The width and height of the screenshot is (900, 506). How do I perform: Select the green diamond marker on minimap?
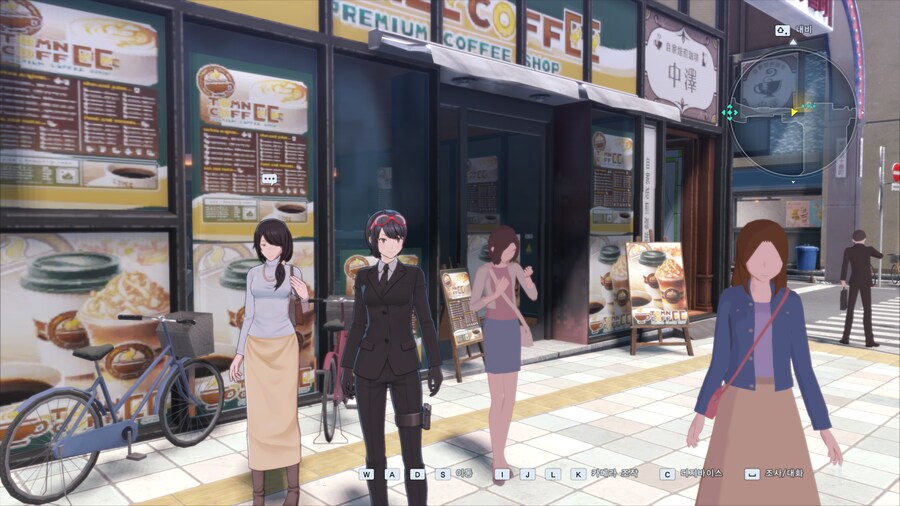click(x=731, y=112)
